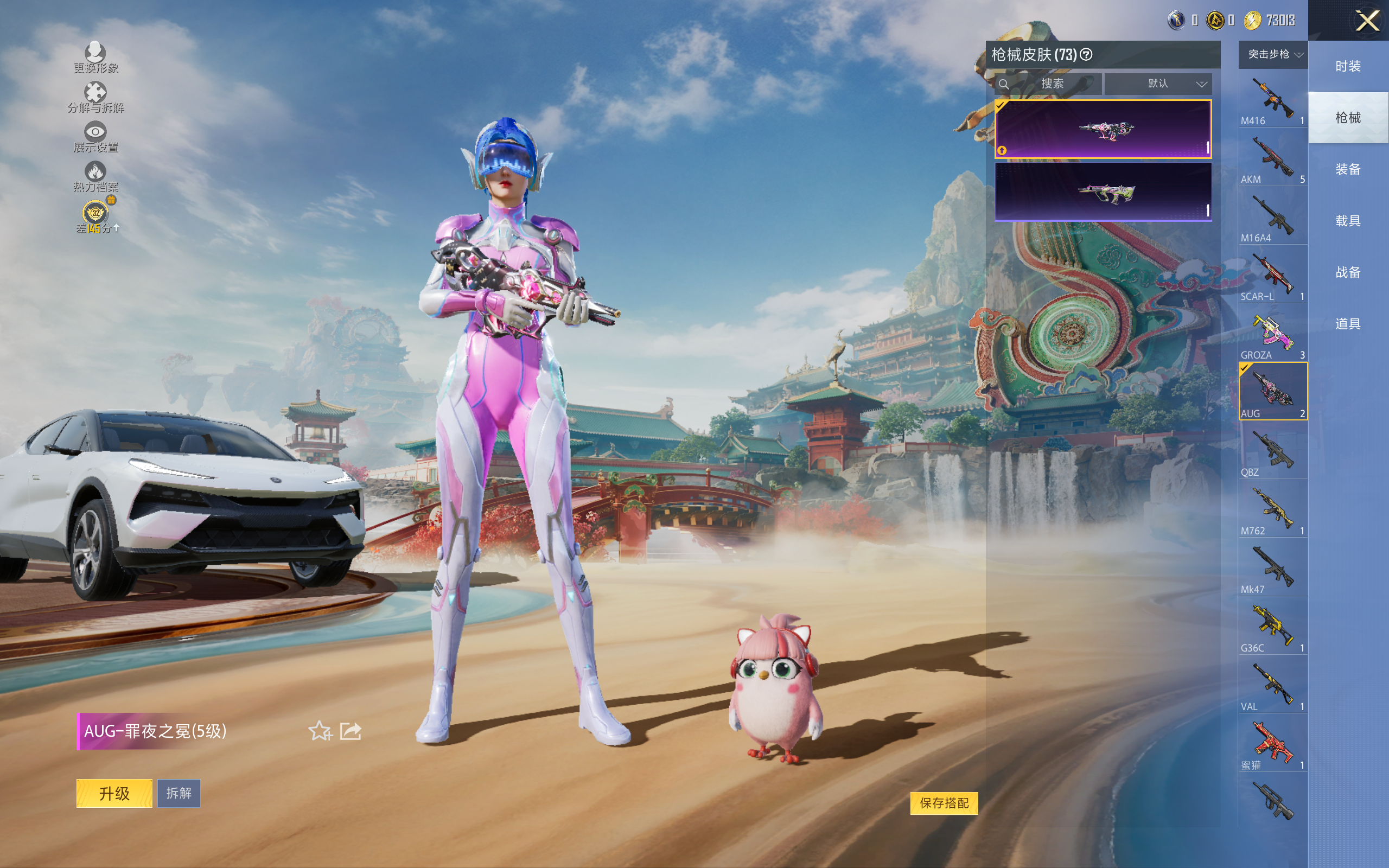
Task: Open the 突击步枪 weapon type dropdown
Action: 1272,55
